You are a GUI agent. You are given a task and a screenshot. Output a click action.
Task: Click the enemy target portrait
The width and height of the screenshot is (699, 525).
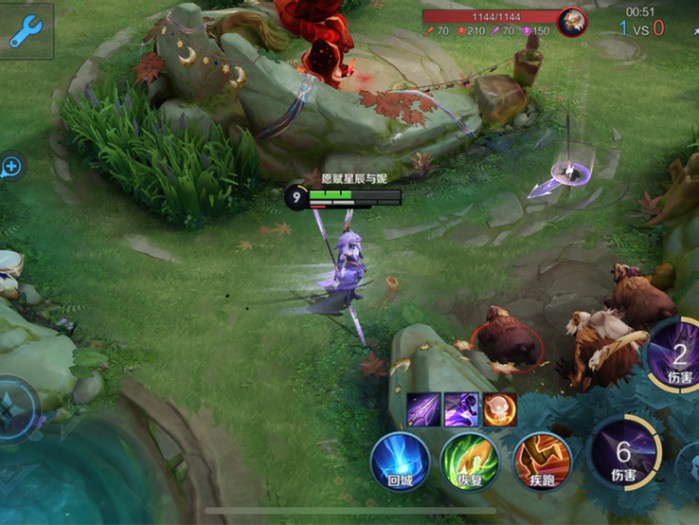[572, 20]
